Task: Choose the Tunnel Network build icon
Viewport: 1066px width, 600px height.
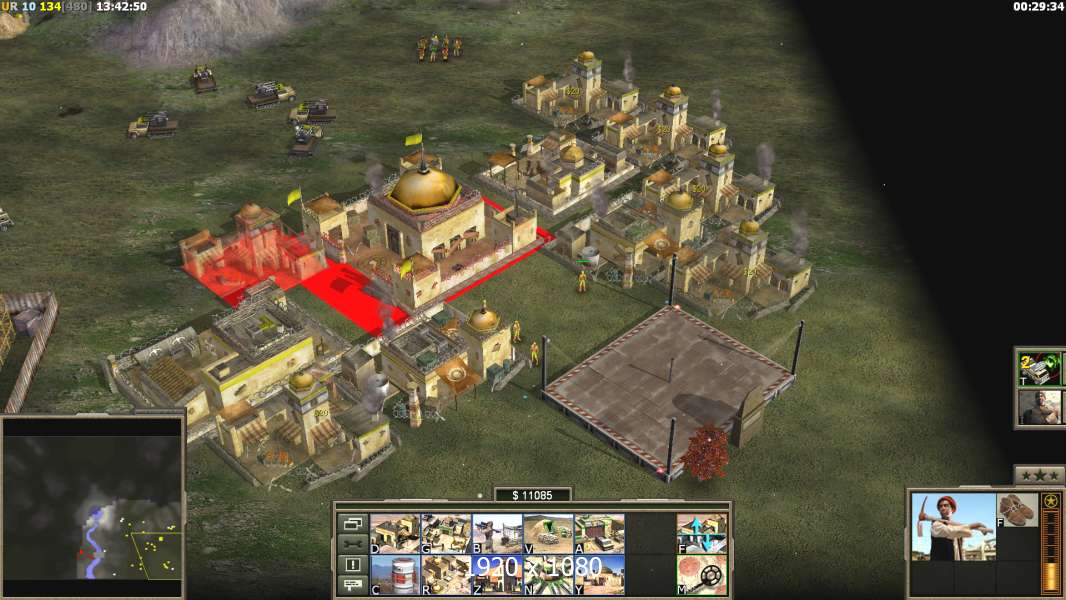Action: (548, 534)
